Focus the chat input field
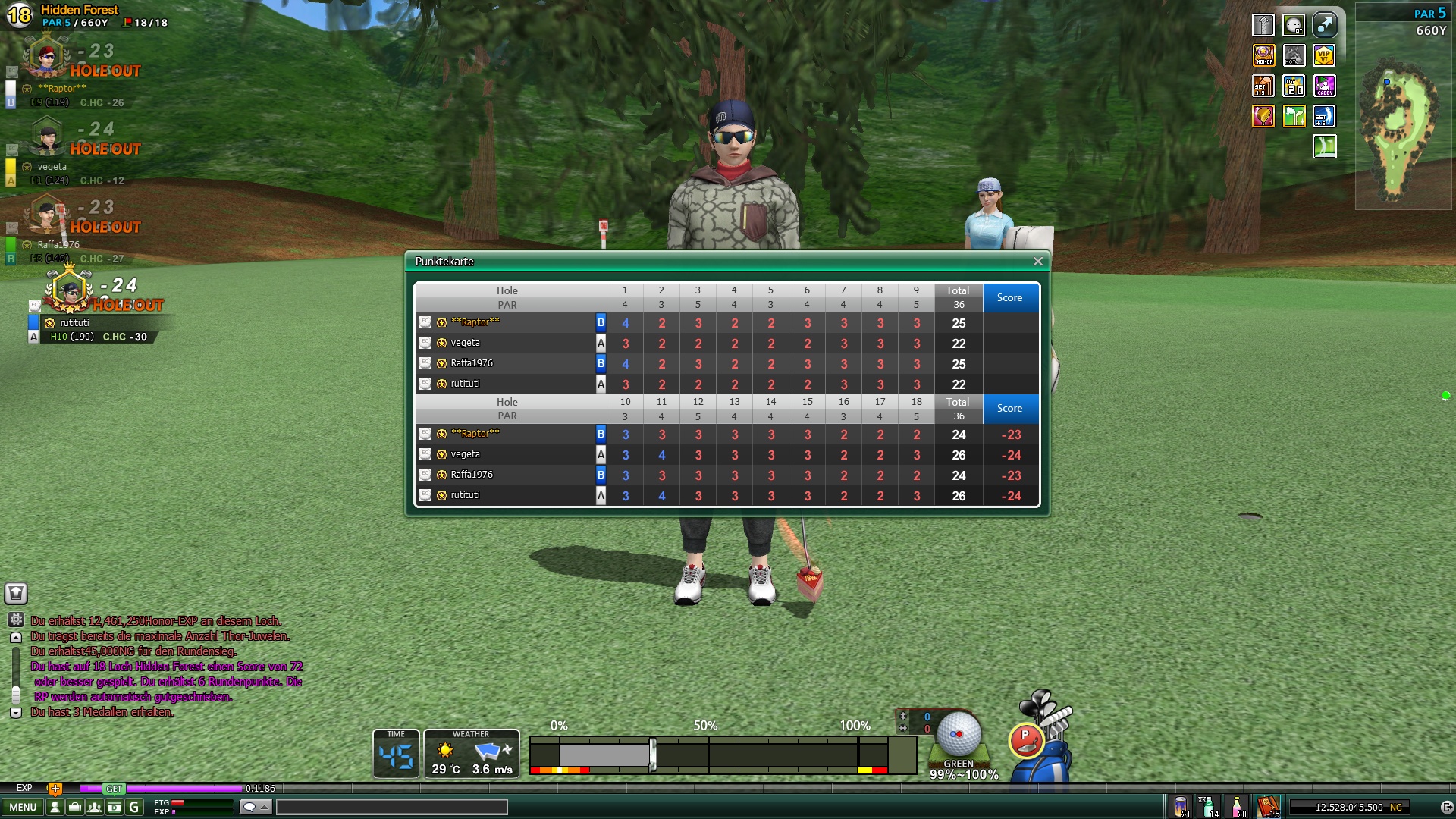Image resolution: width=1456 pixels, height=819 pixels. point(391,808)
